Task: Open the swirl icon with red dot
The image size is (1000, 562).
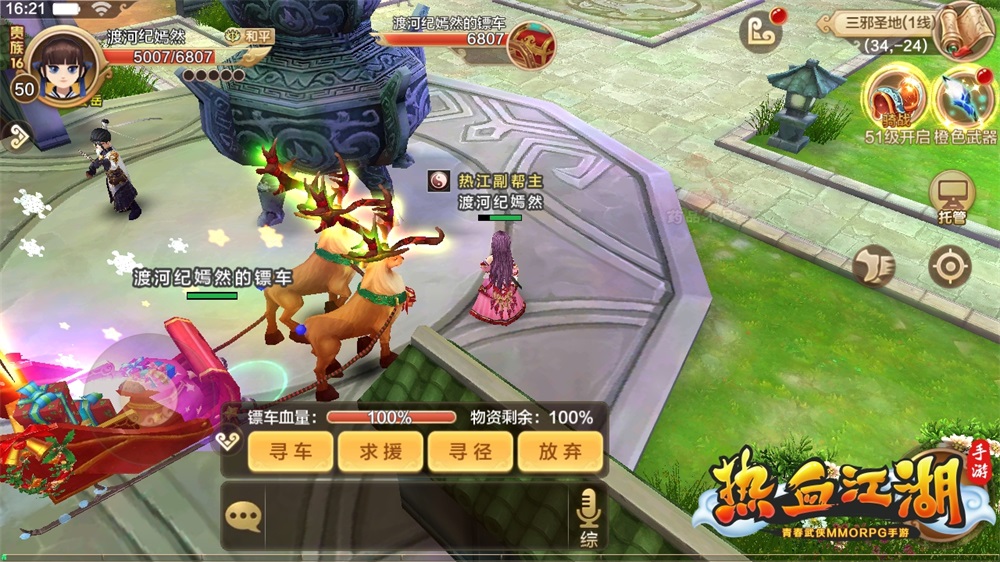Action: 761,32
